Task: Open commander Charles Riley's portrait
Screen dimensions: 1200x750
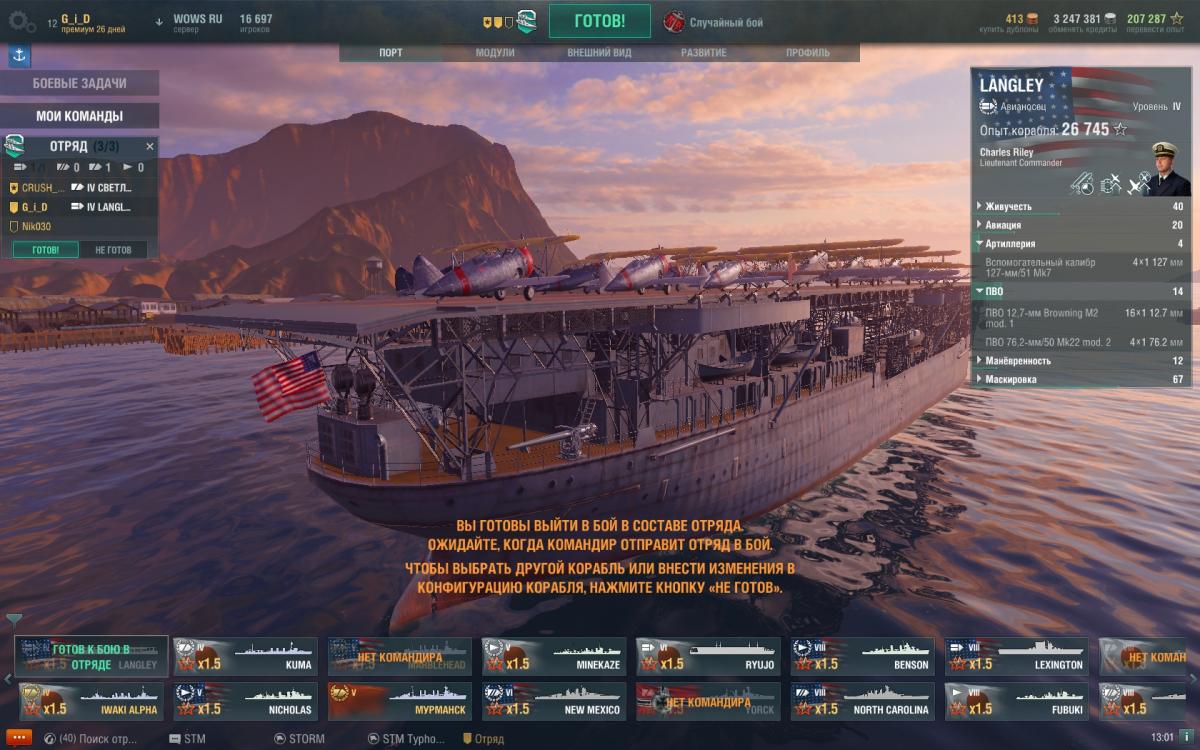Action: (1169, 169)
